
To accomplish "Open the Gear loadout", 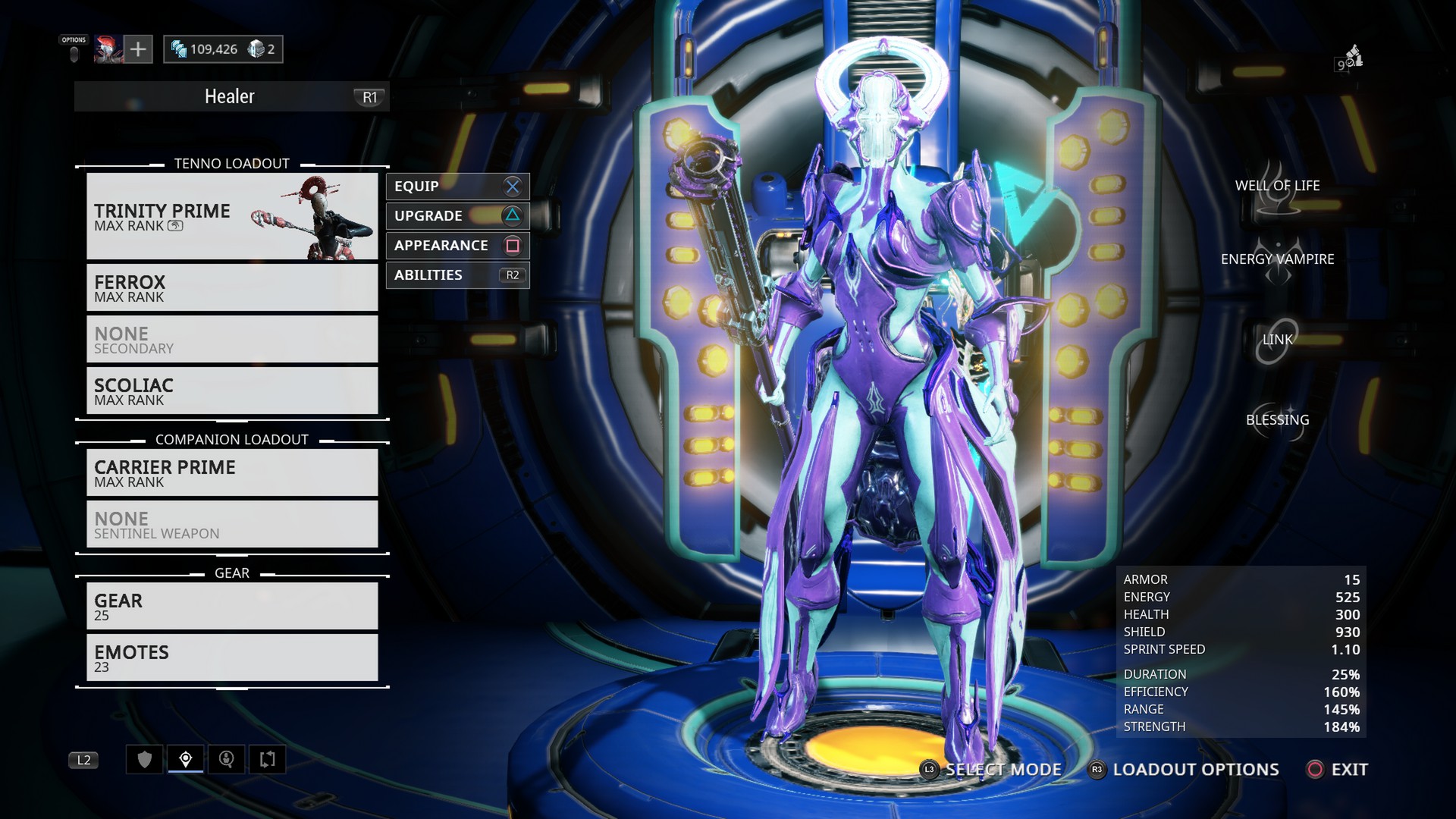I will (232, 606).
